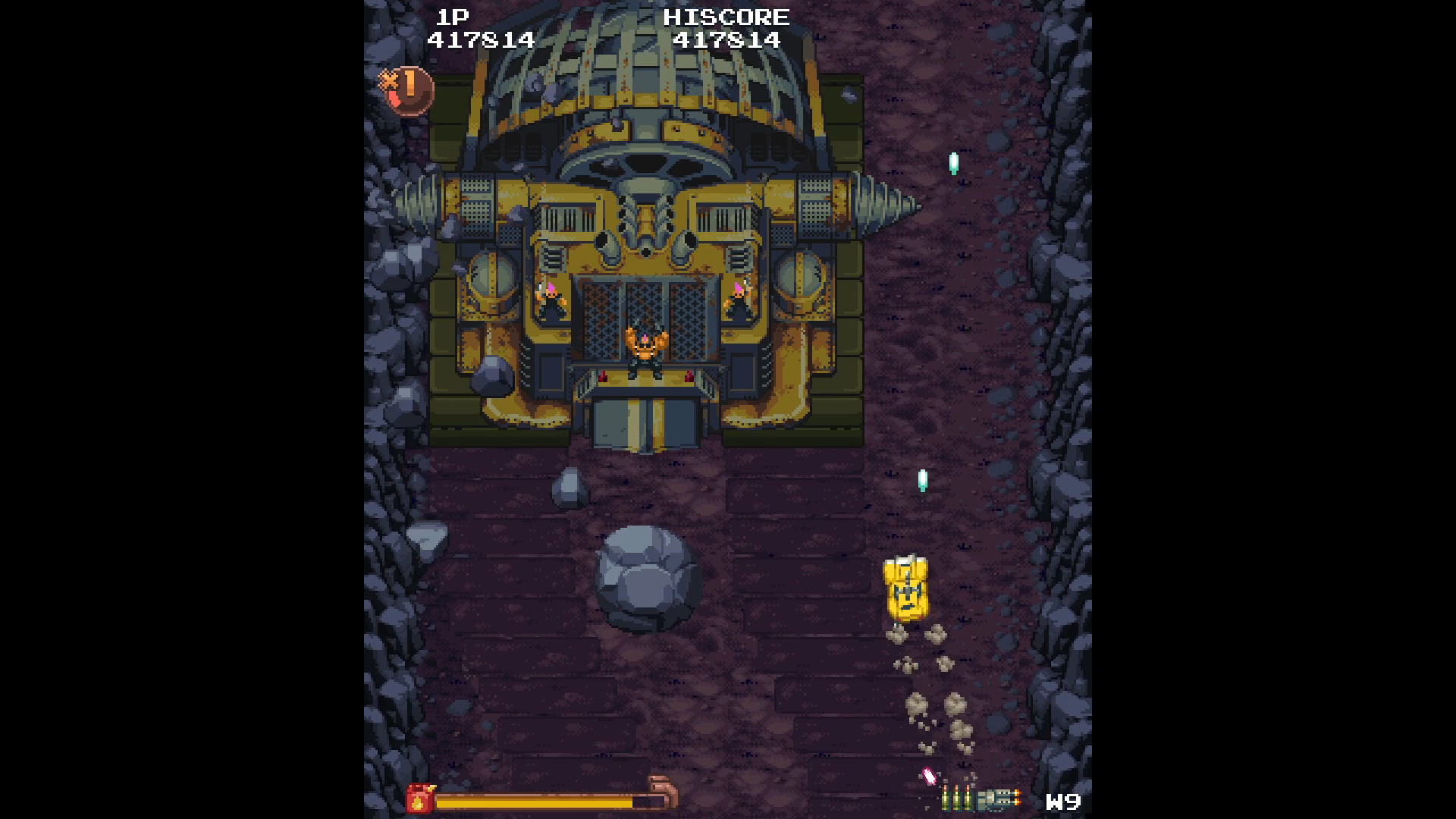
Task: Select the green bullets ammo icon
Action: pos(957,798)
